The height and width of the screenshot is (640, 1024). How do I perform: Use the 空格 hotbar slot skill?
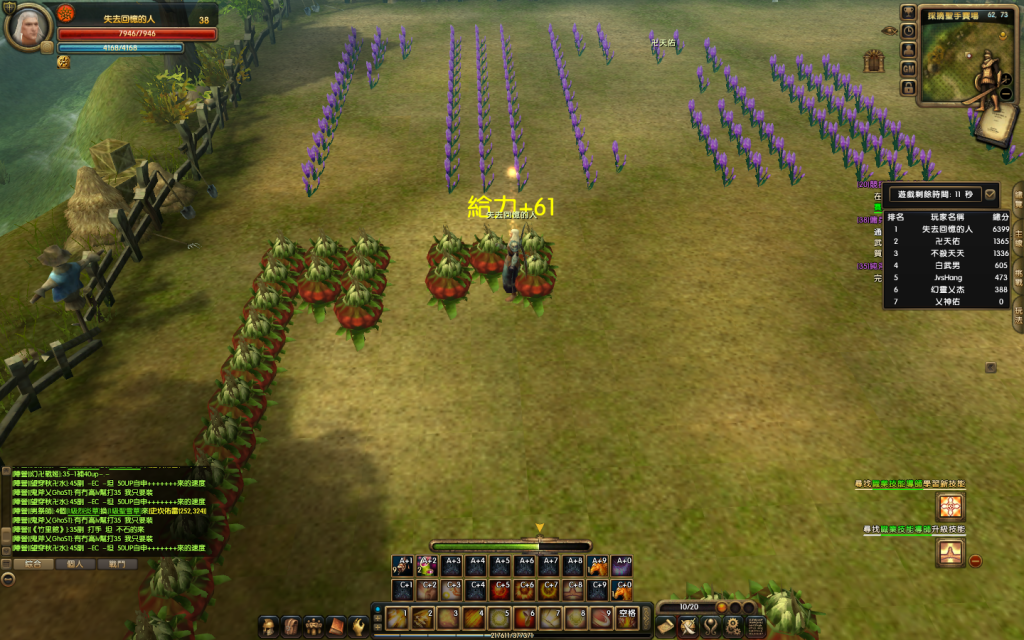[x=625, y=616]
